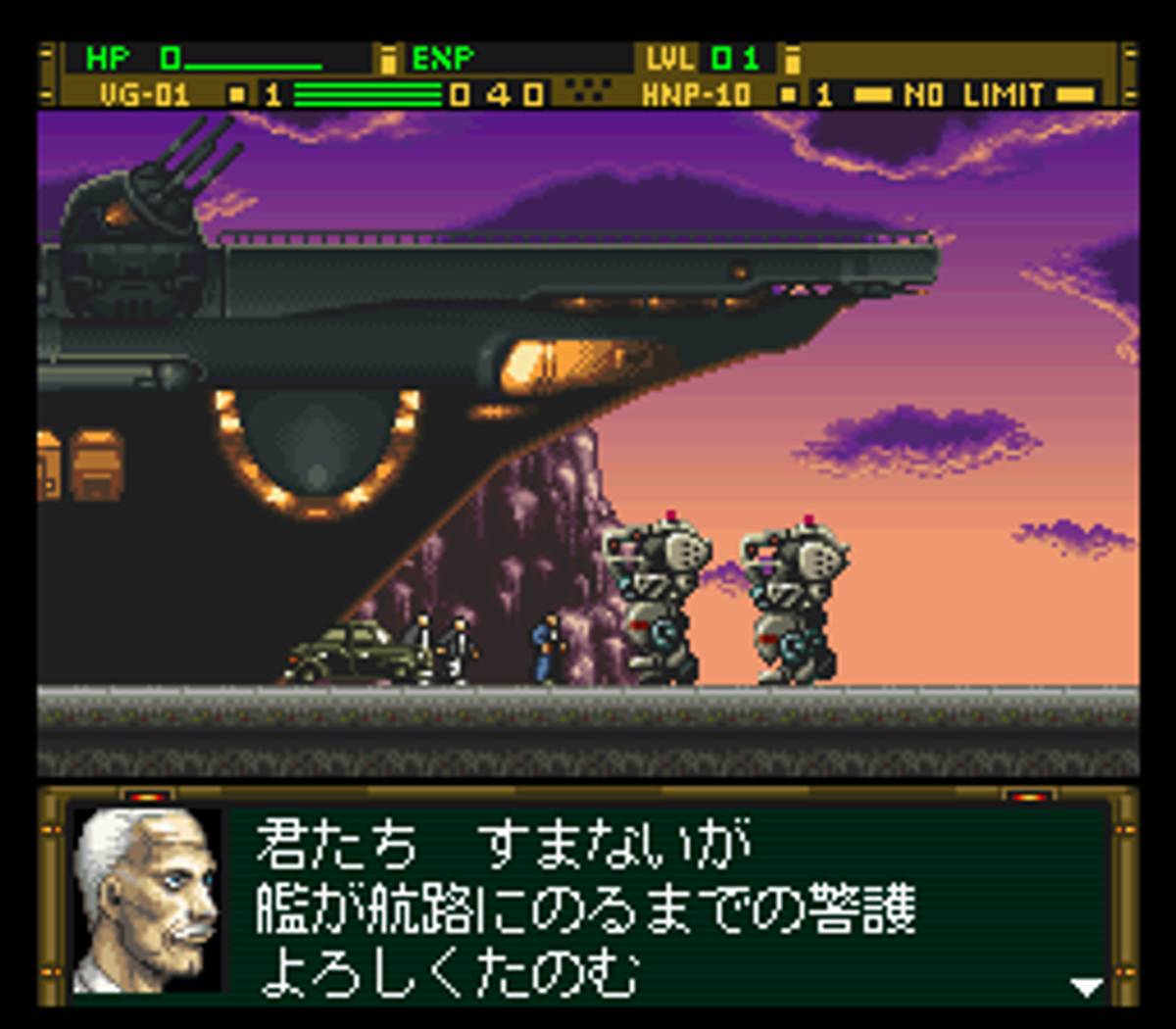Select the VG-01 weapon slot
This screenshot has width=1176, height=1029.
coord(144,95)
